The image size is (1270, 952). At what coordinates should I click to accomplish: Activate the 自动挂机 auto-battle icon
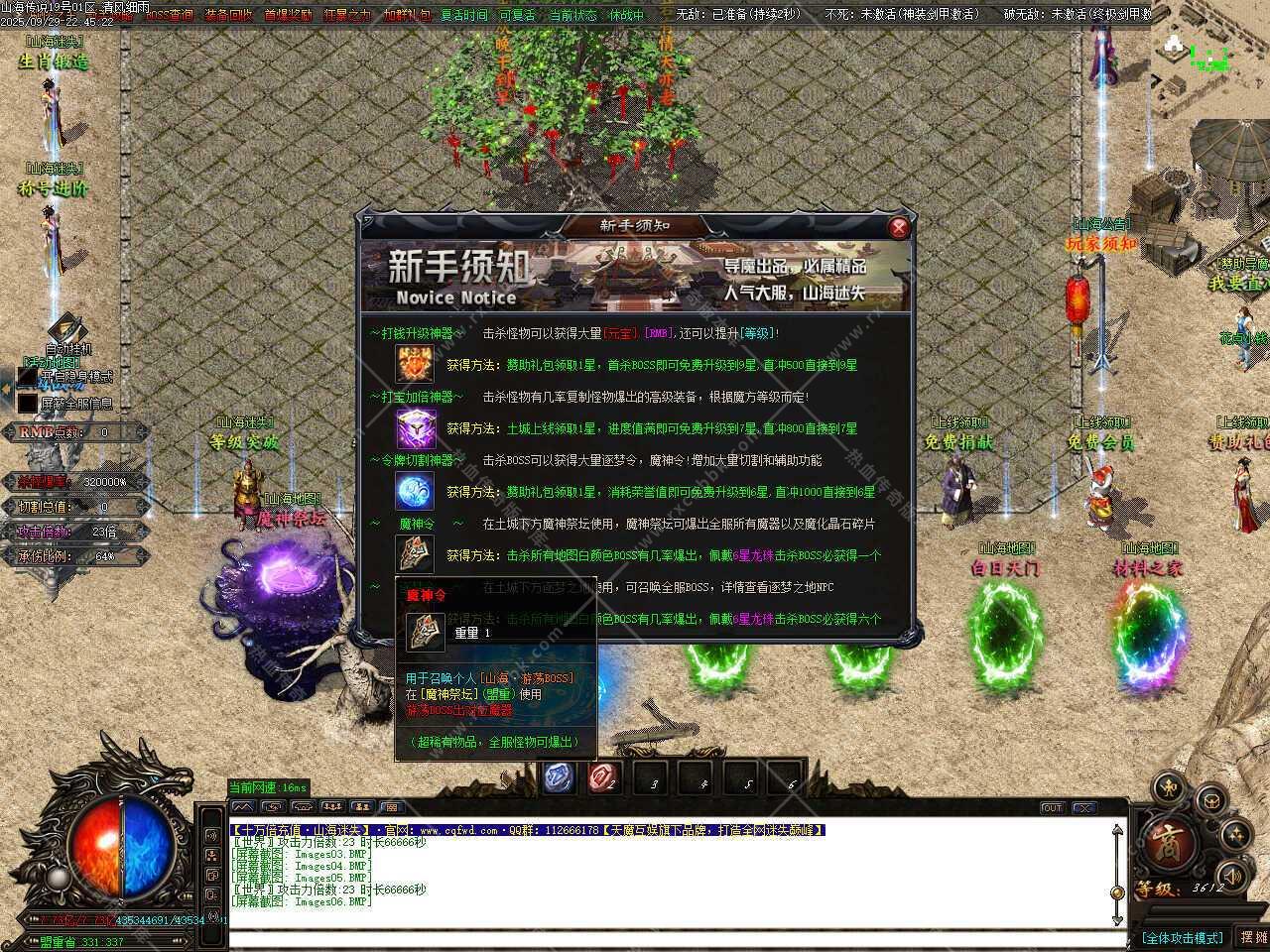(67, 330)
